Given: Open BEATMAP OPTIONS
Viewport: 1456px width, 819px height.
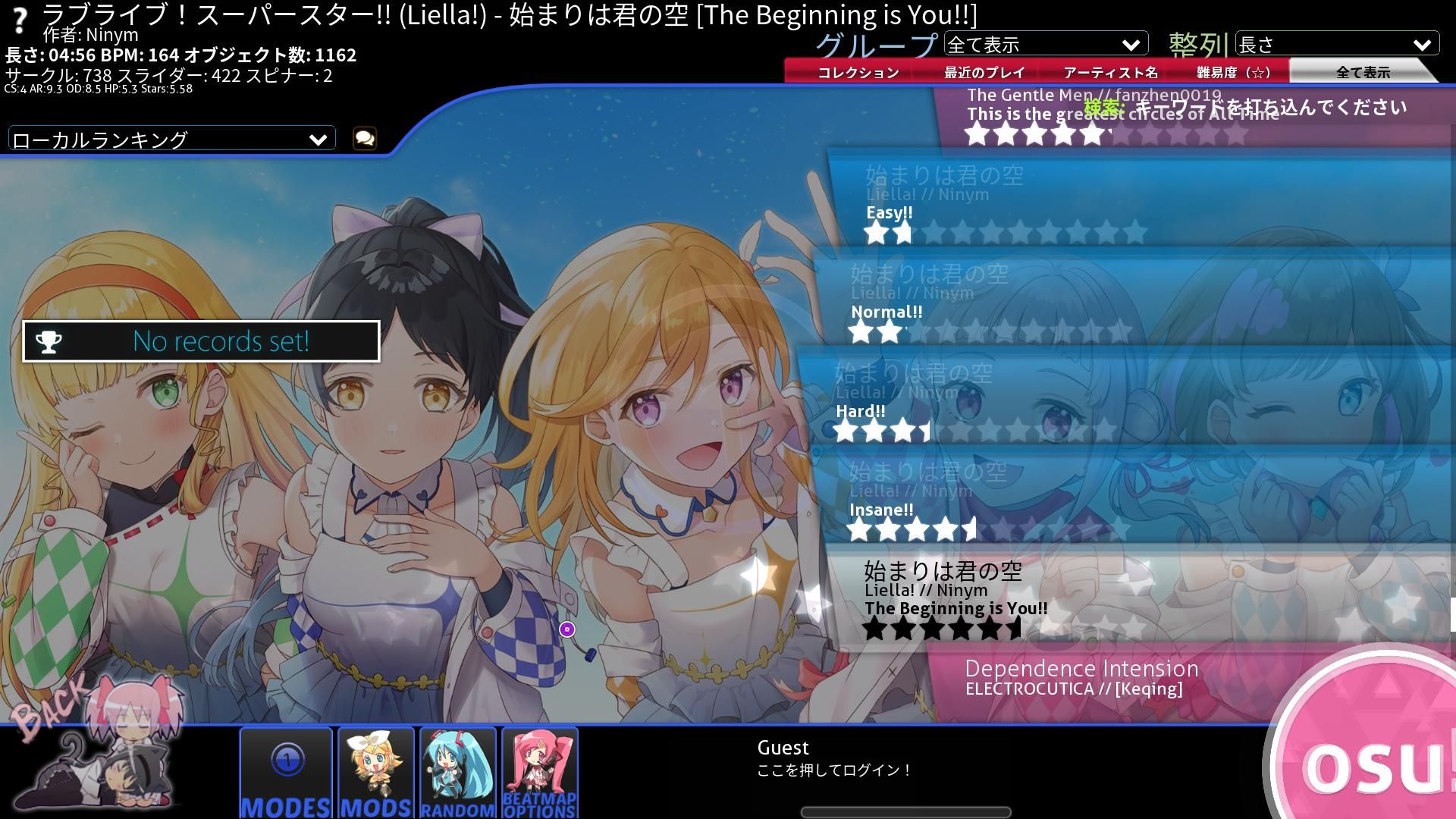Looking at the screenshot, I should point(539,772).
